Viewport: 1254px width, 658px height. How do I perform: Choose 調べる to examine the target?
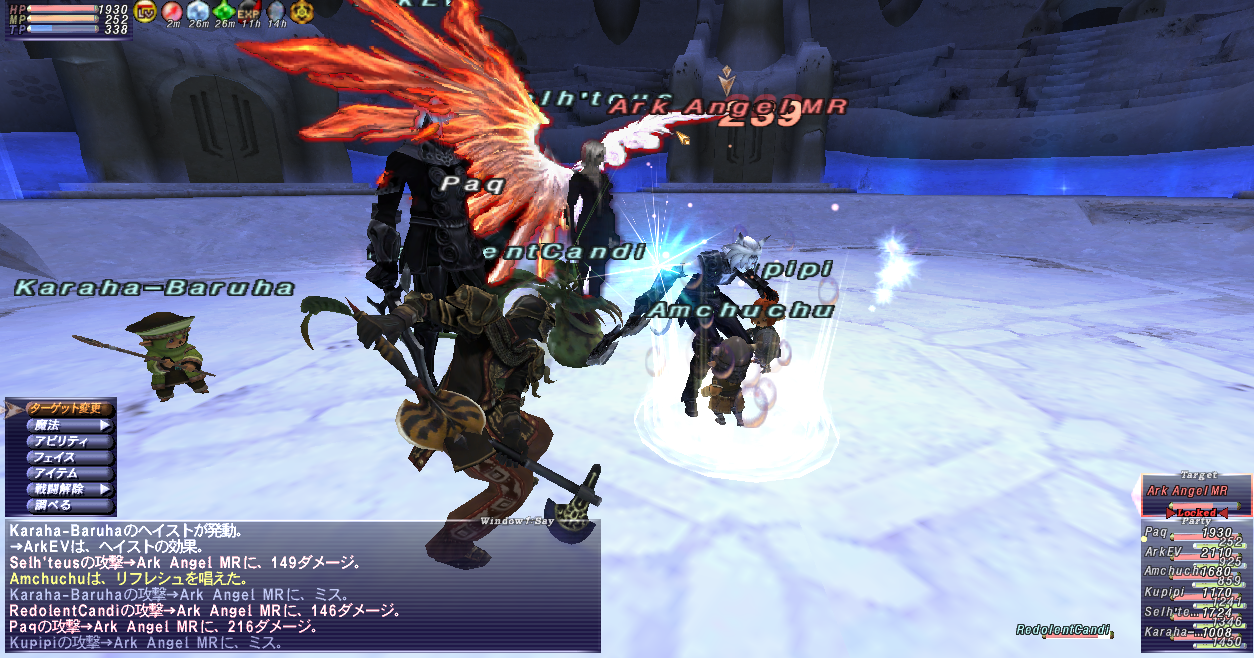click(62, 506)
